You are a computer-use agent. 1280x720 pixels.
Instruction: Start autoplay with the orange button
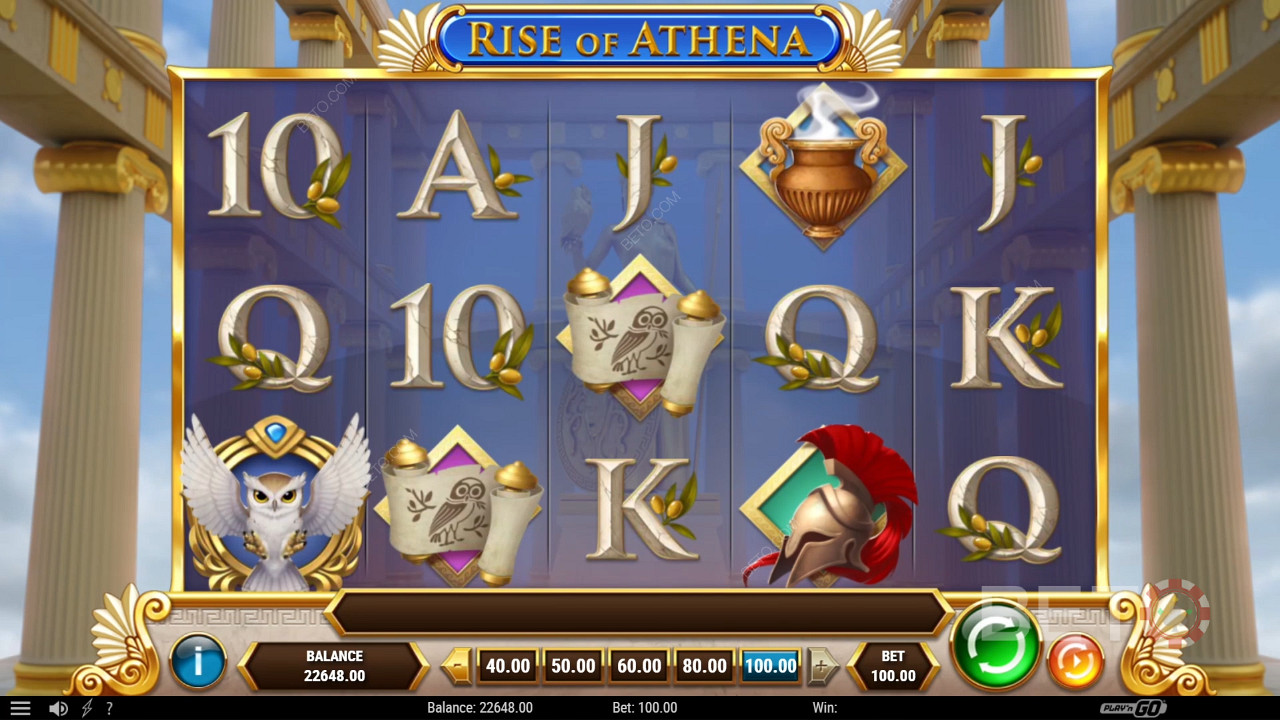coord(1075,661)
